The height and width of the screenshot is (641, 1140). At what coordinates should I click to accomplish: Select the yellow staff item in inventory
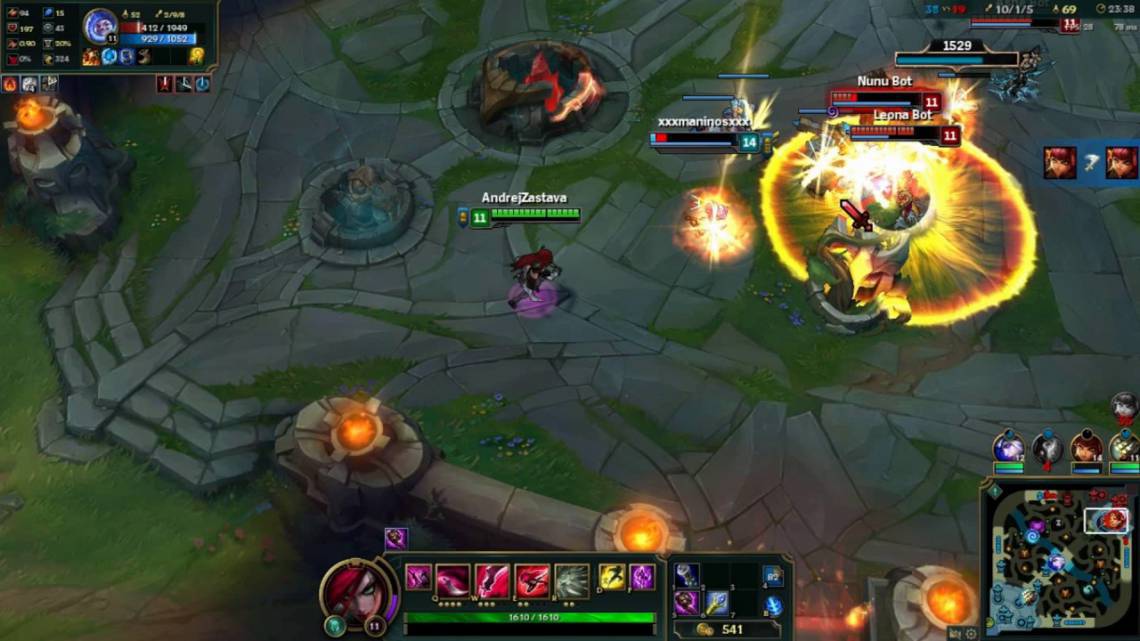[x=716, y=603]
